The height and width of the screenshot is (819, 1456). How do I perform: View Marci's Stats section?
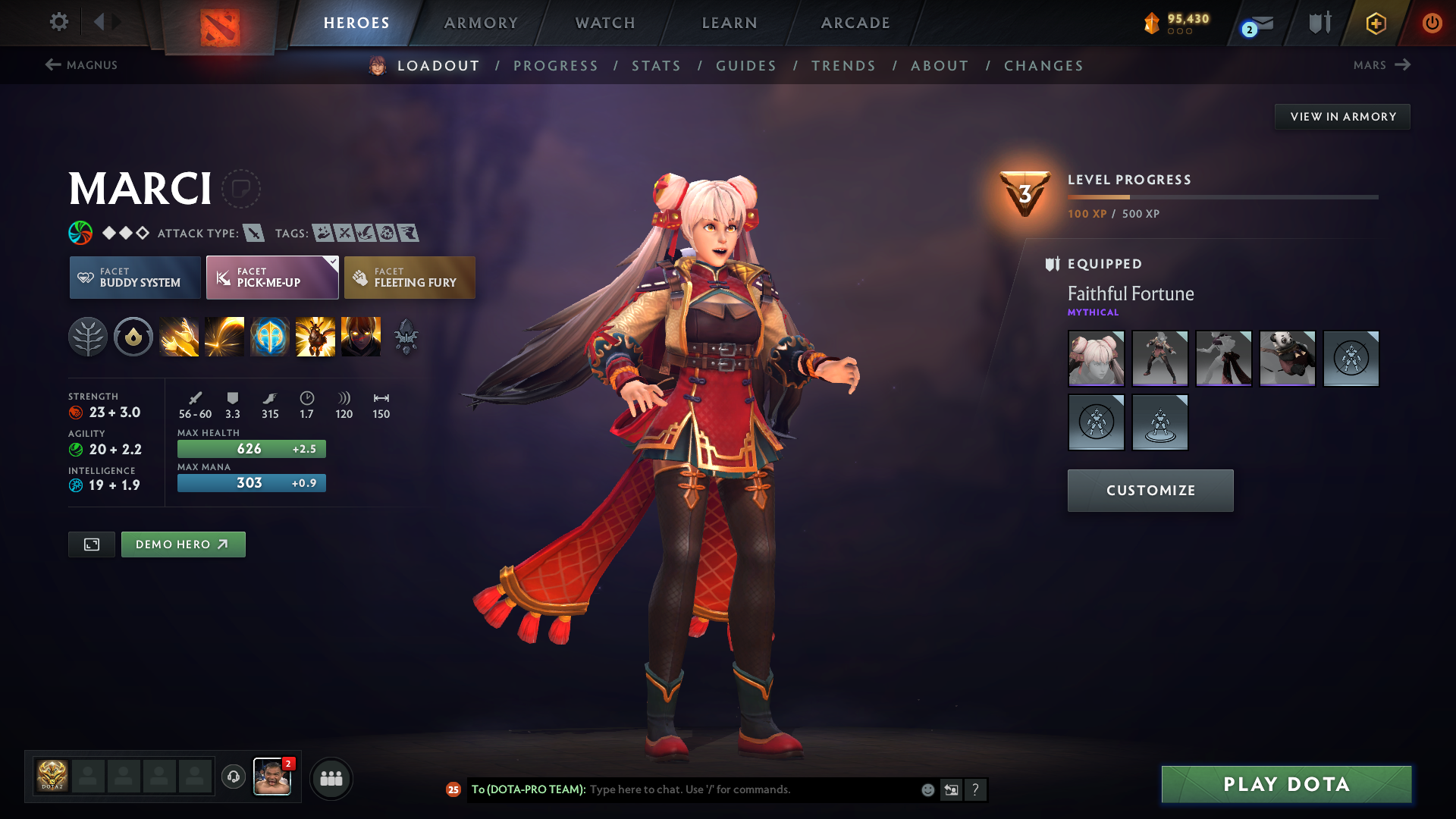[x=656, y=66]
